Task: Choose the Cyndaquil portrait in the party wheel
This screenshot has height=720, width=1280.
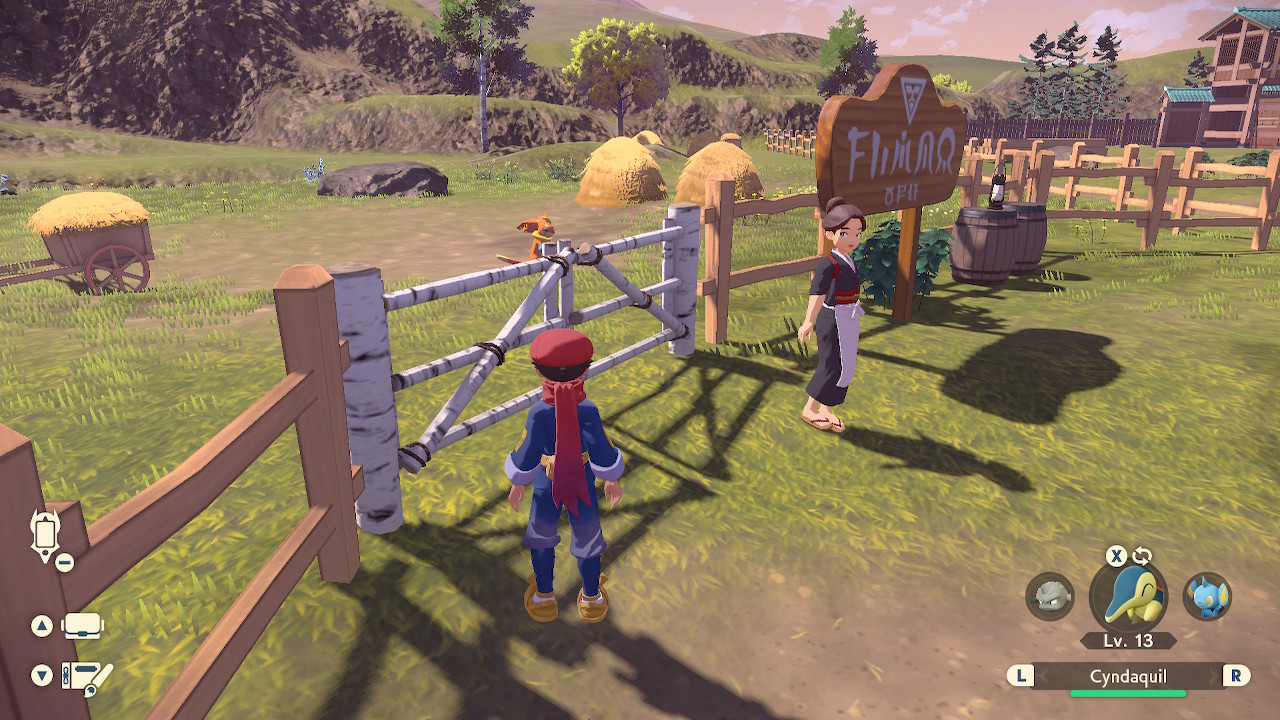Action: point(1128,598)
